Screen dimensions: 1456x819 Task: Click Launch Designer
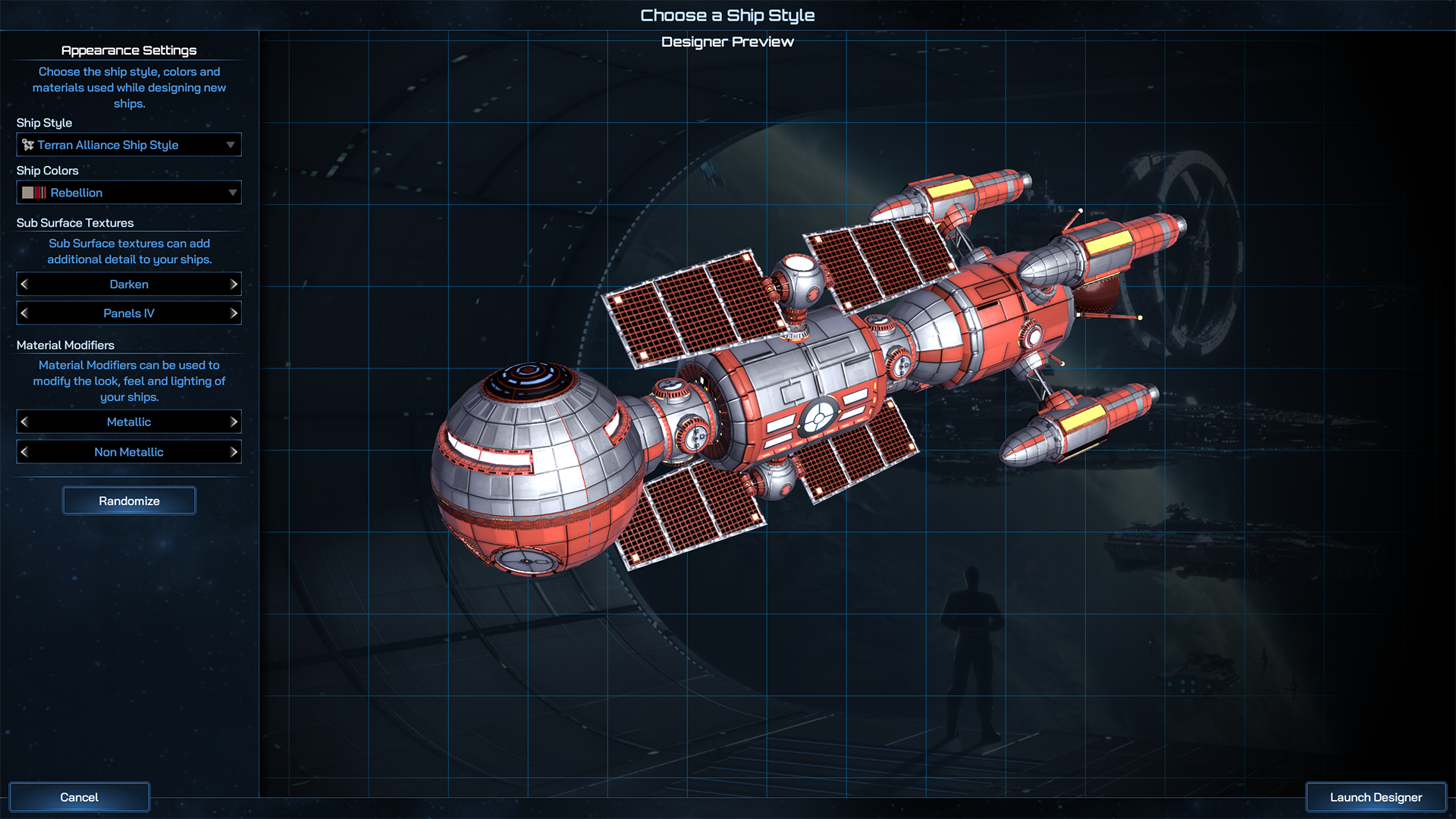coord(1375,797)
